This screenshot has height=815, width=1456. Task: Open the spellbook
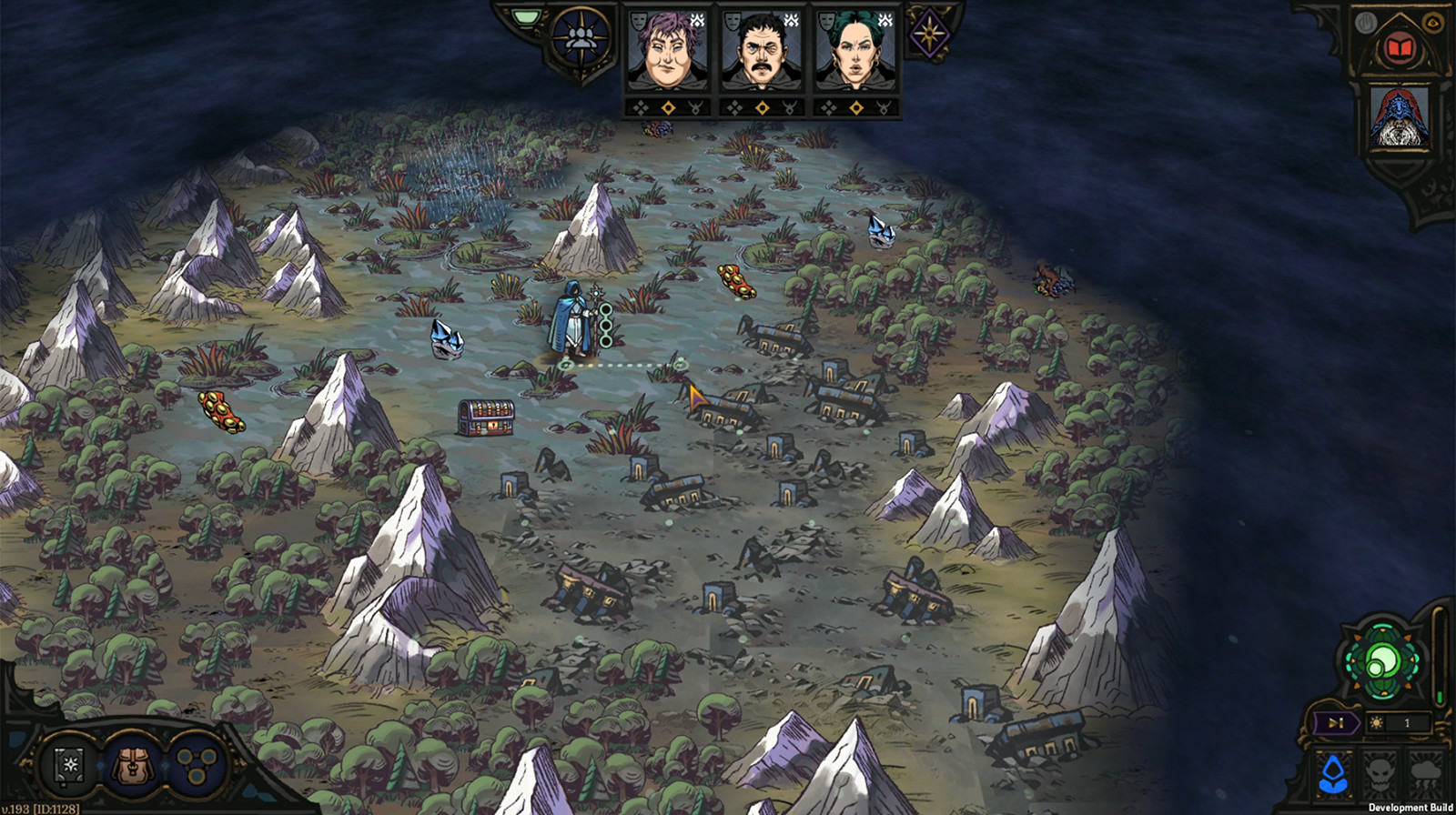[68, 767]
